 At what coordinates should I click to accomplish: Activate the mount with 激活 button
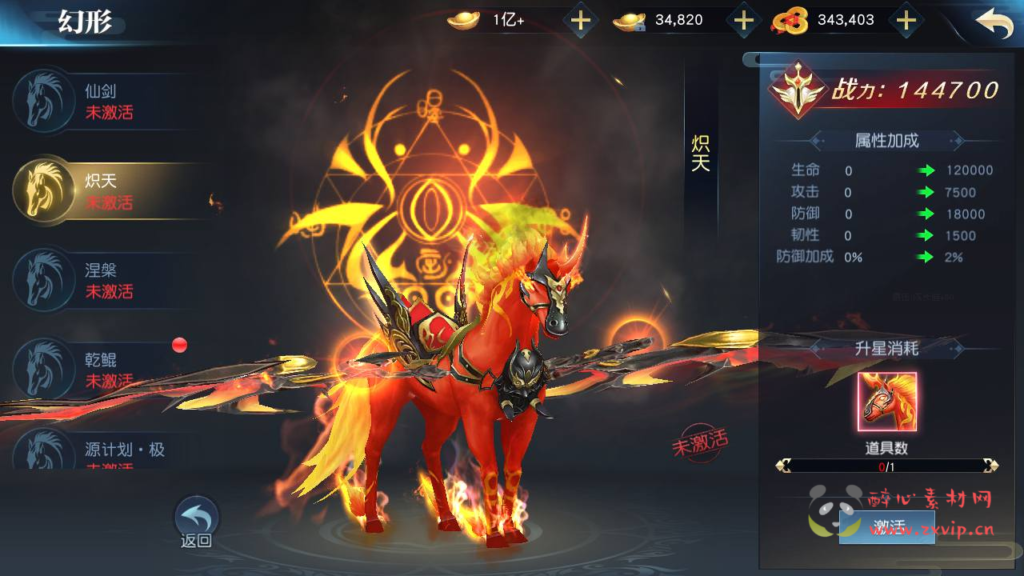click(x=886, y=526)
